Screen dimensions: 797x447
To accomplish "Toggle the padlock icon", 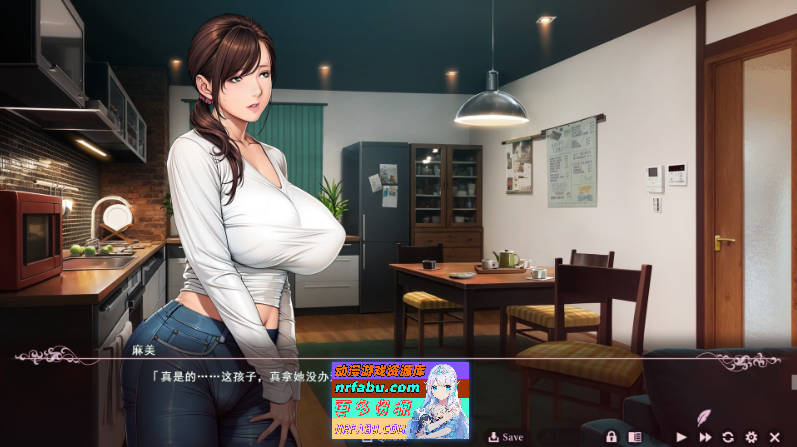I will [x=611, y=437].
